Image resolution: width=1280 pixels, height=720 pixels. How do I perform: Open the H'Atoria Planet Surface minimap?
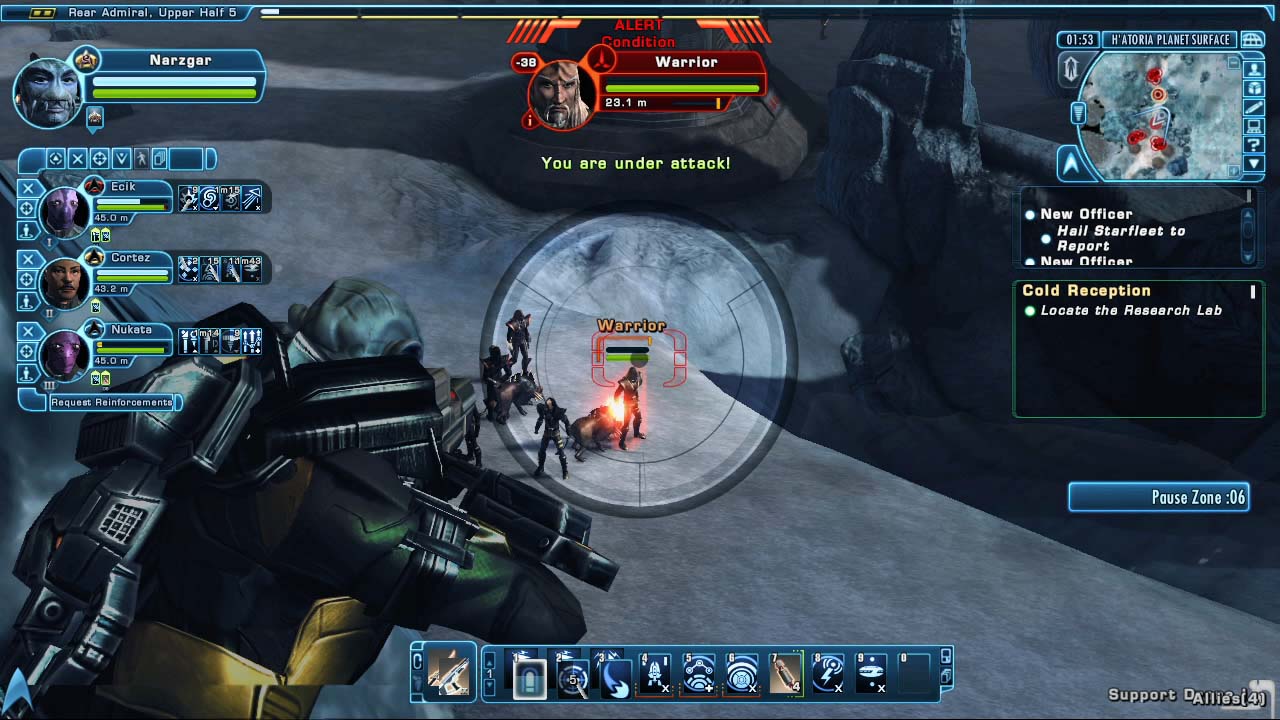[x=1157, y=115]
